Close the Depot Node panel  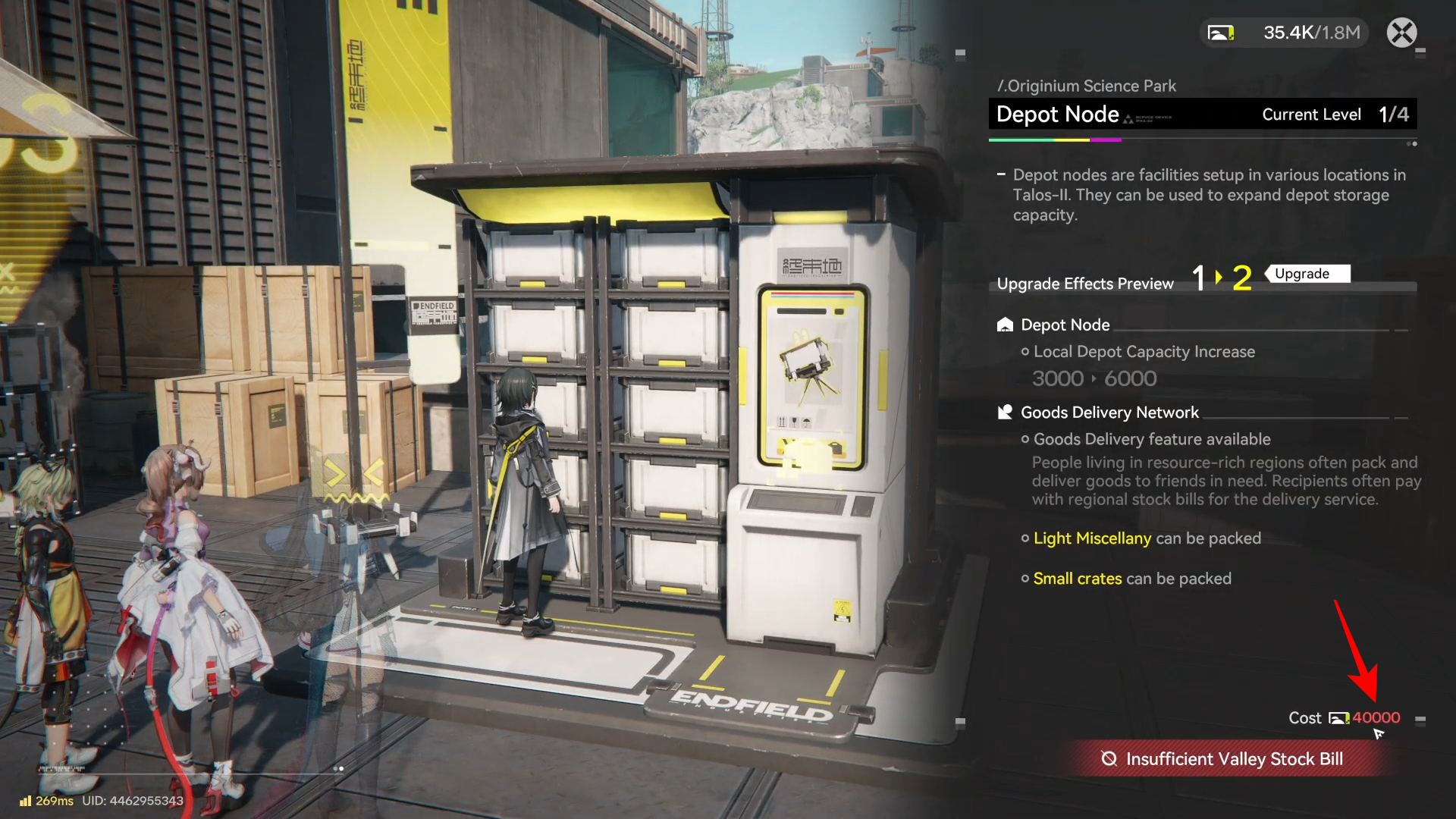tap(1401, 33)
